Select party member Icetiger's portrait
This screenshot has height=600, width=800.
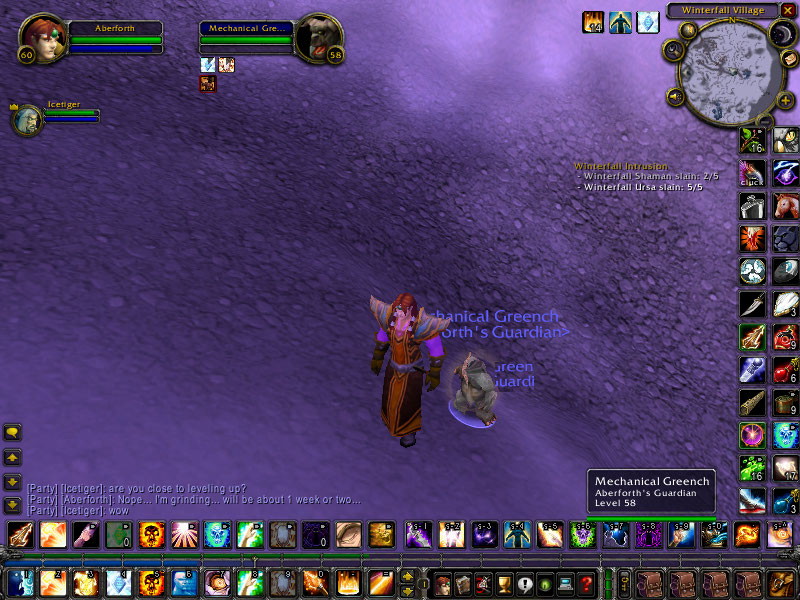coord(26,120)
